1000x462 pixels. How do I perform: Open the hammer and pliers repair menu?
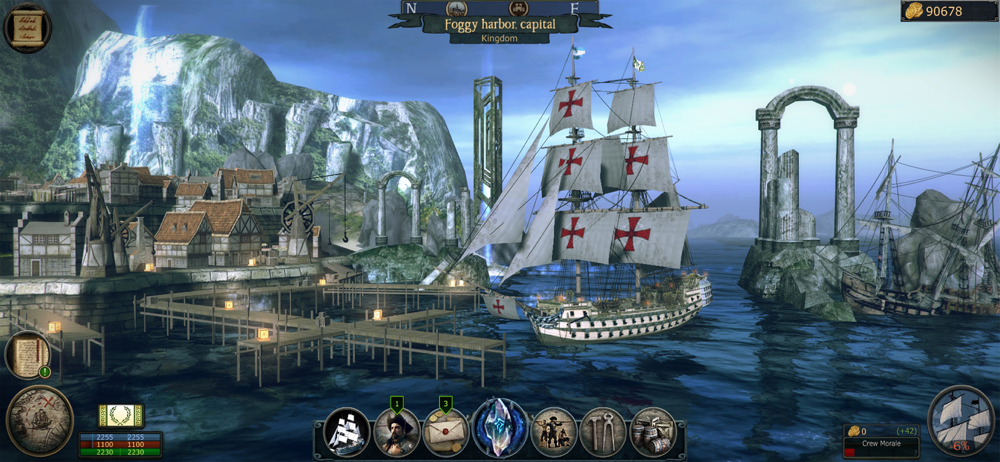click(x=602, y=431)
